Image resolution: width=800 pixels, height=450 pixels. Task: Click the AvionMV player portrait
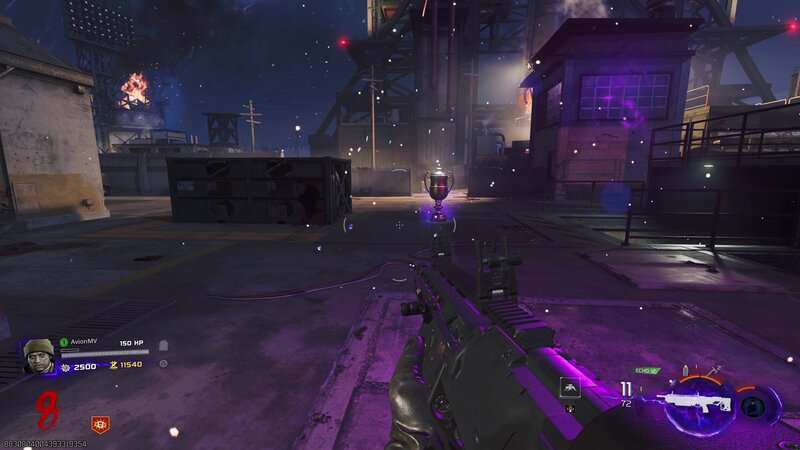(x=39, y=356)
